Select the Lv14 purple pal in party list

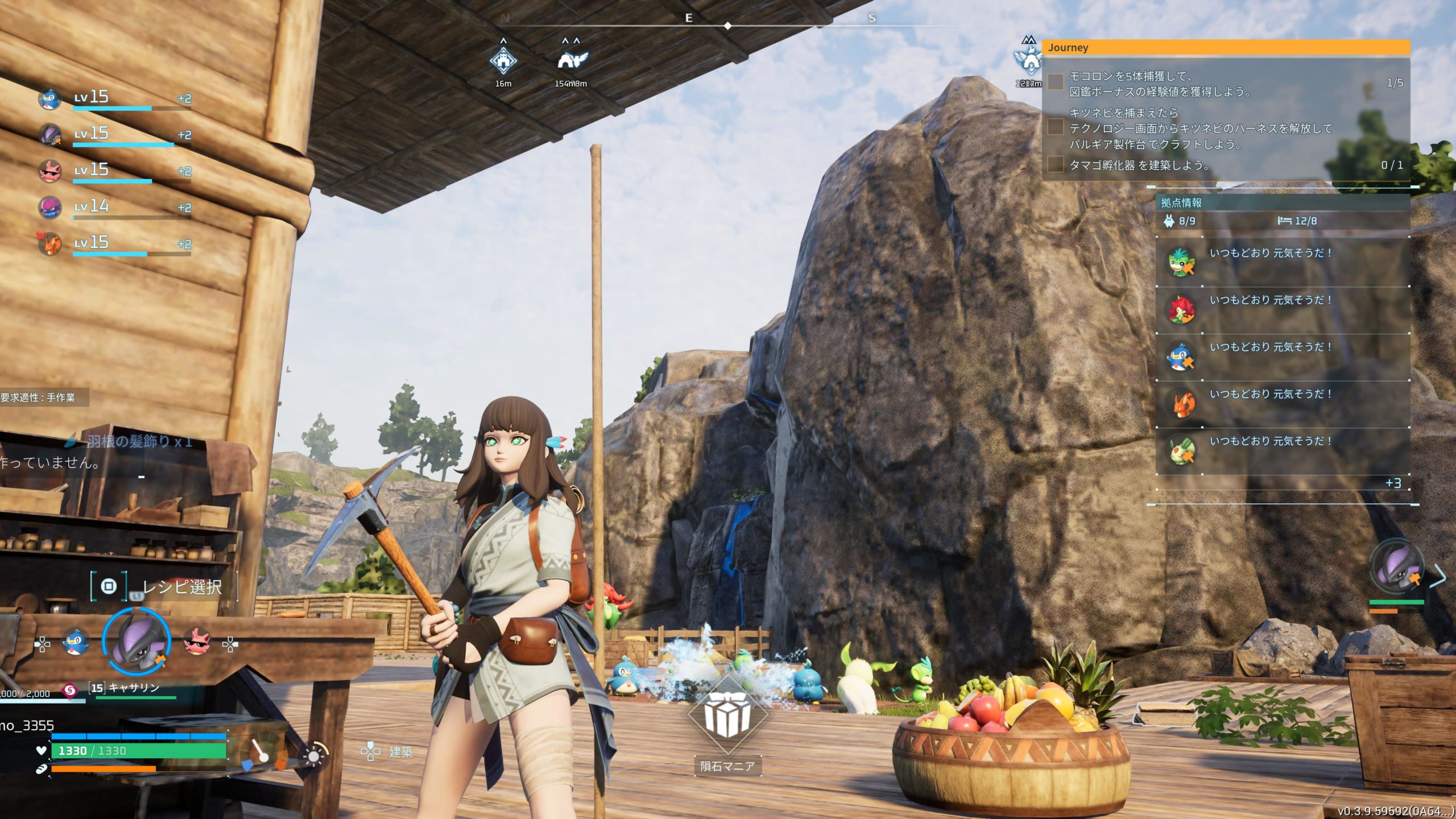pyautogui.click(x=50, y=207)
